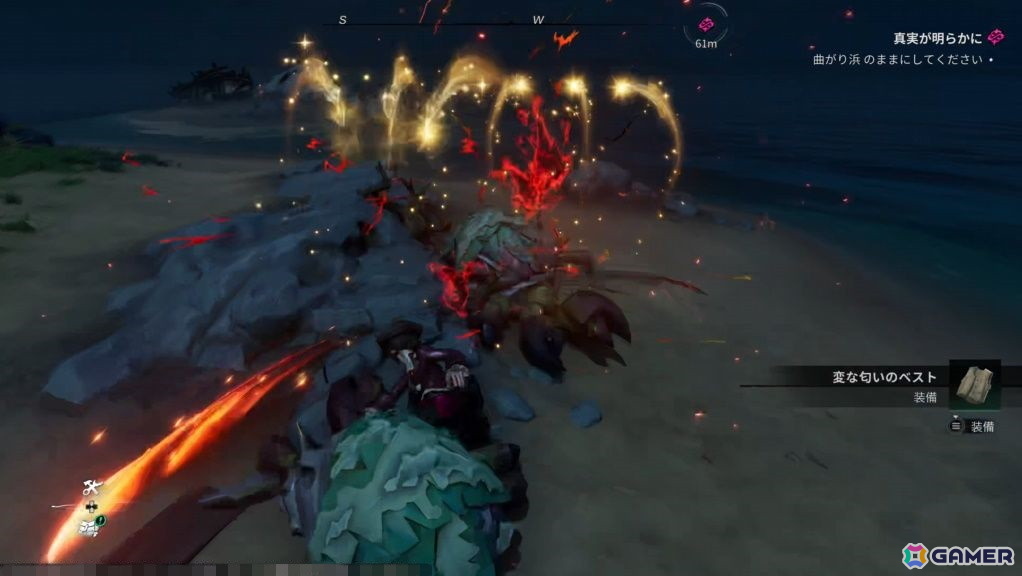Click the 変な匂いのベスト item name banner

(x=884, y=377)
